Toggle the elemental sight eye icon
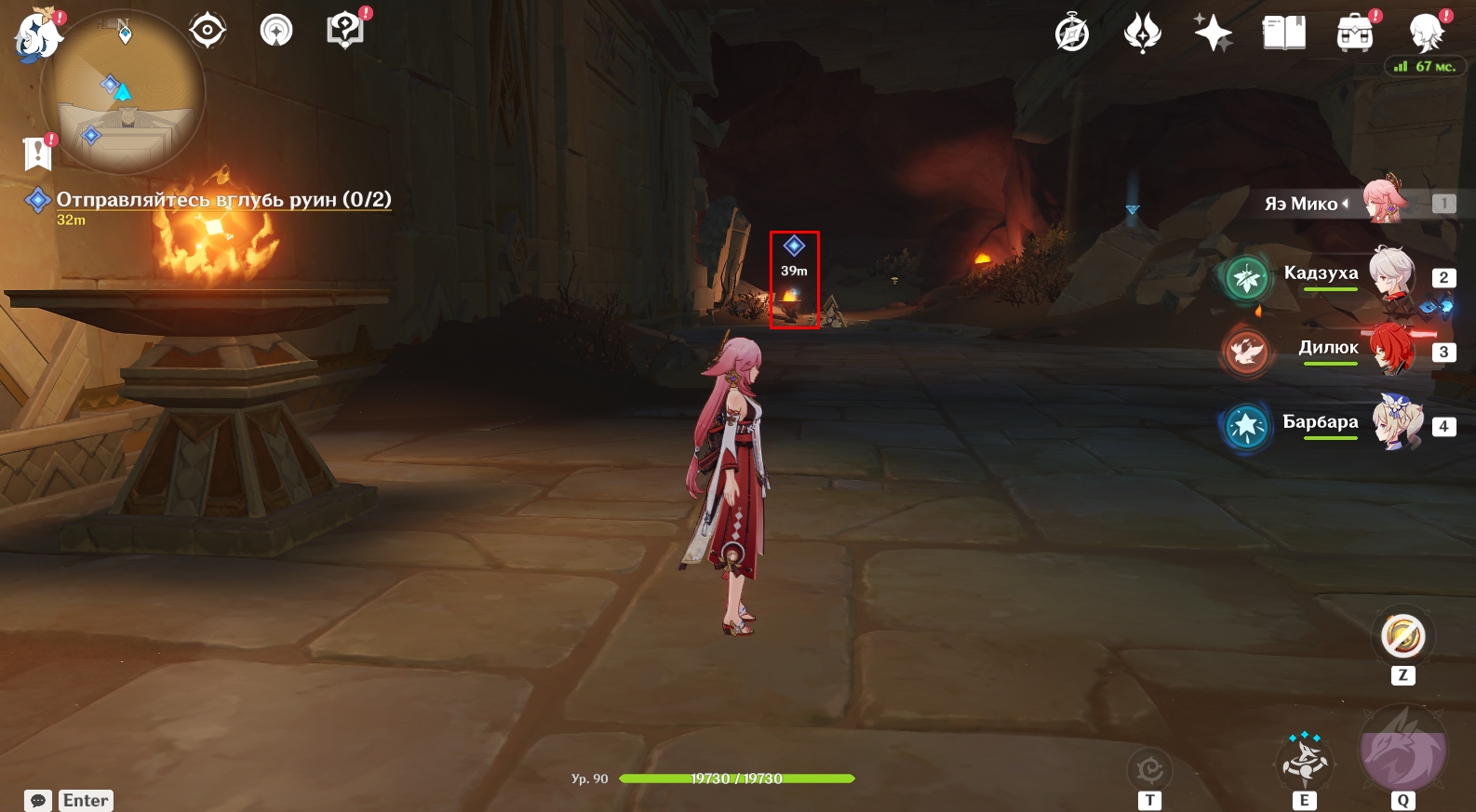The height and width of the screenshot is (812, 1476). tap(208, 31)
